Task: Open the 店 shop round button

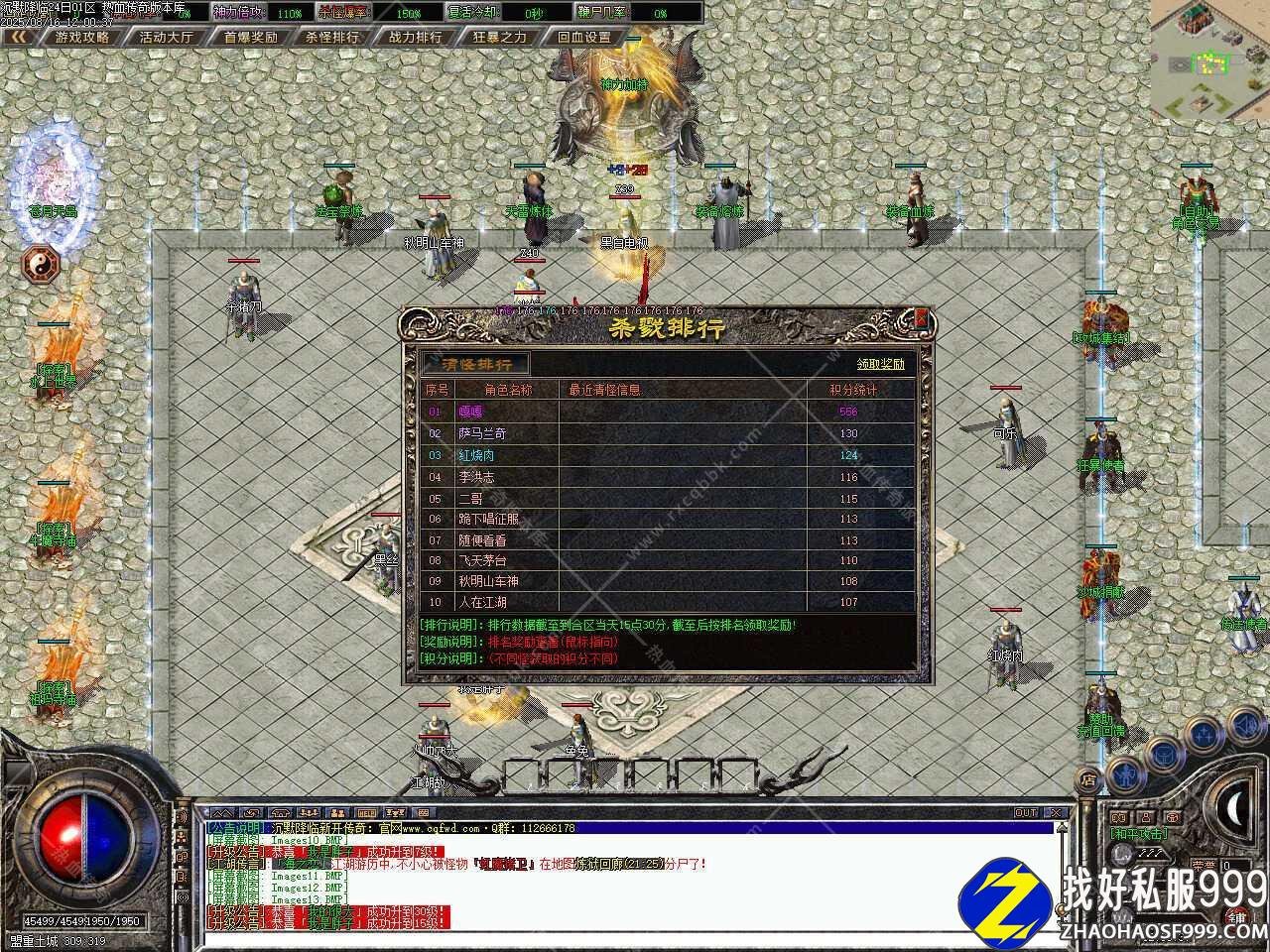Action: [1088, 779]
